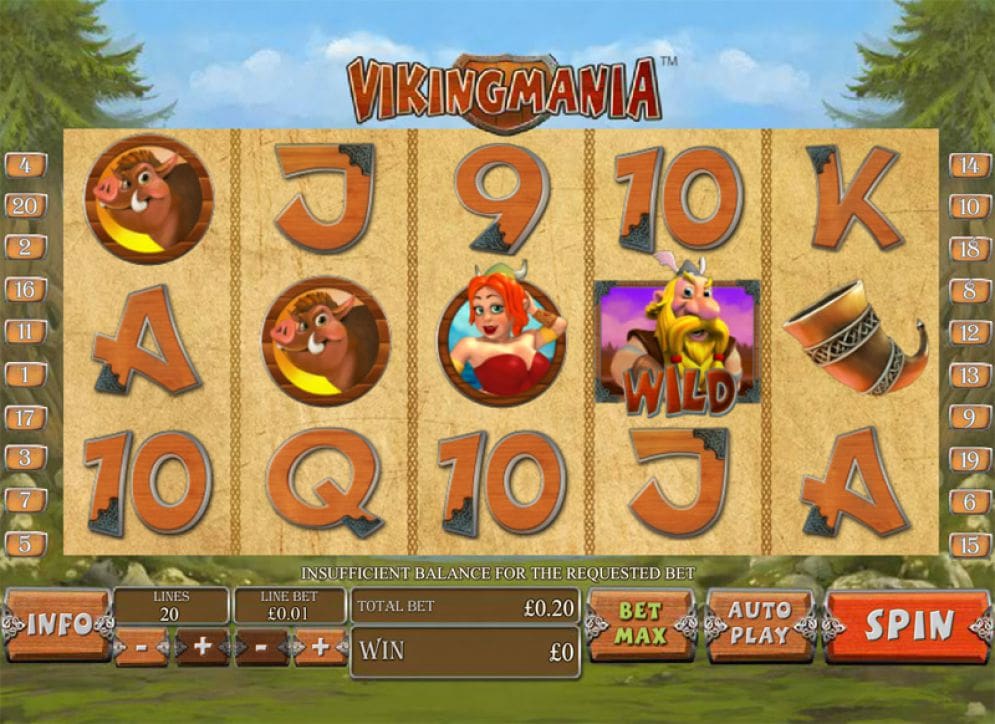The width and height of the screenshot is (995, 724).
Task: Raise the line bet amount
Action: tap(320, 647)
